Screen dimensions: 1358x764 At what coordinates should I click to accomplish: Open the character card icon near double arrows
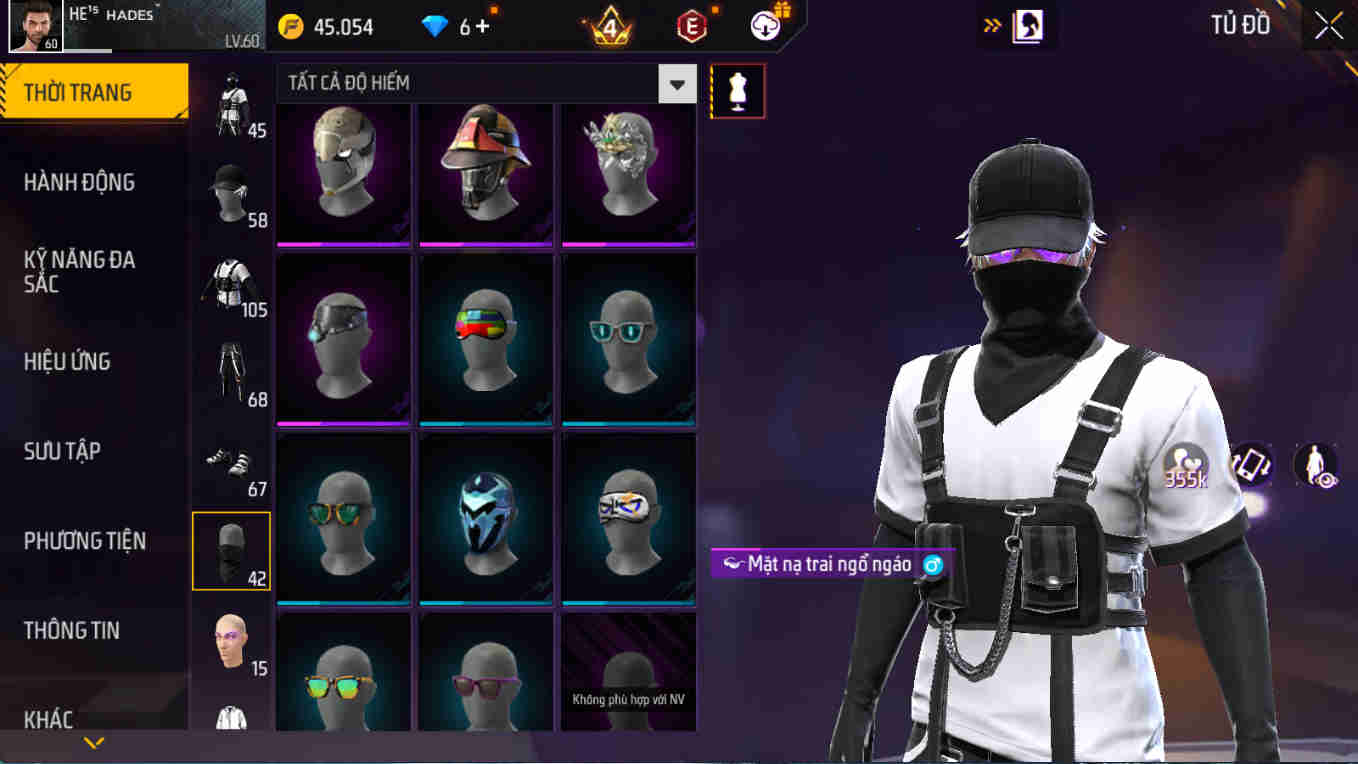point(1027,25)
